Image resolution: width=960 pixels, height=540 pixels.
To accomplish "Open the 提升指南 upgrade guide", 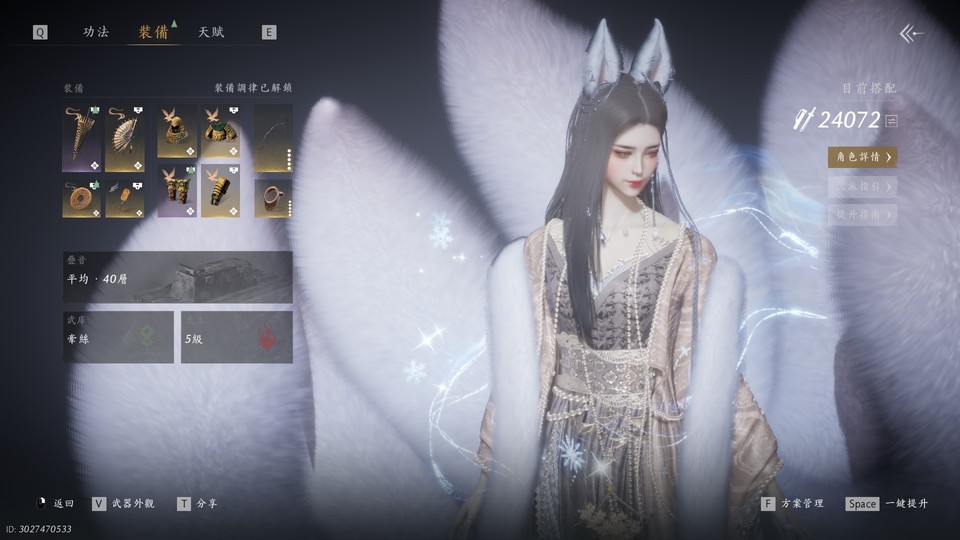I will click(x=861, y=214).
